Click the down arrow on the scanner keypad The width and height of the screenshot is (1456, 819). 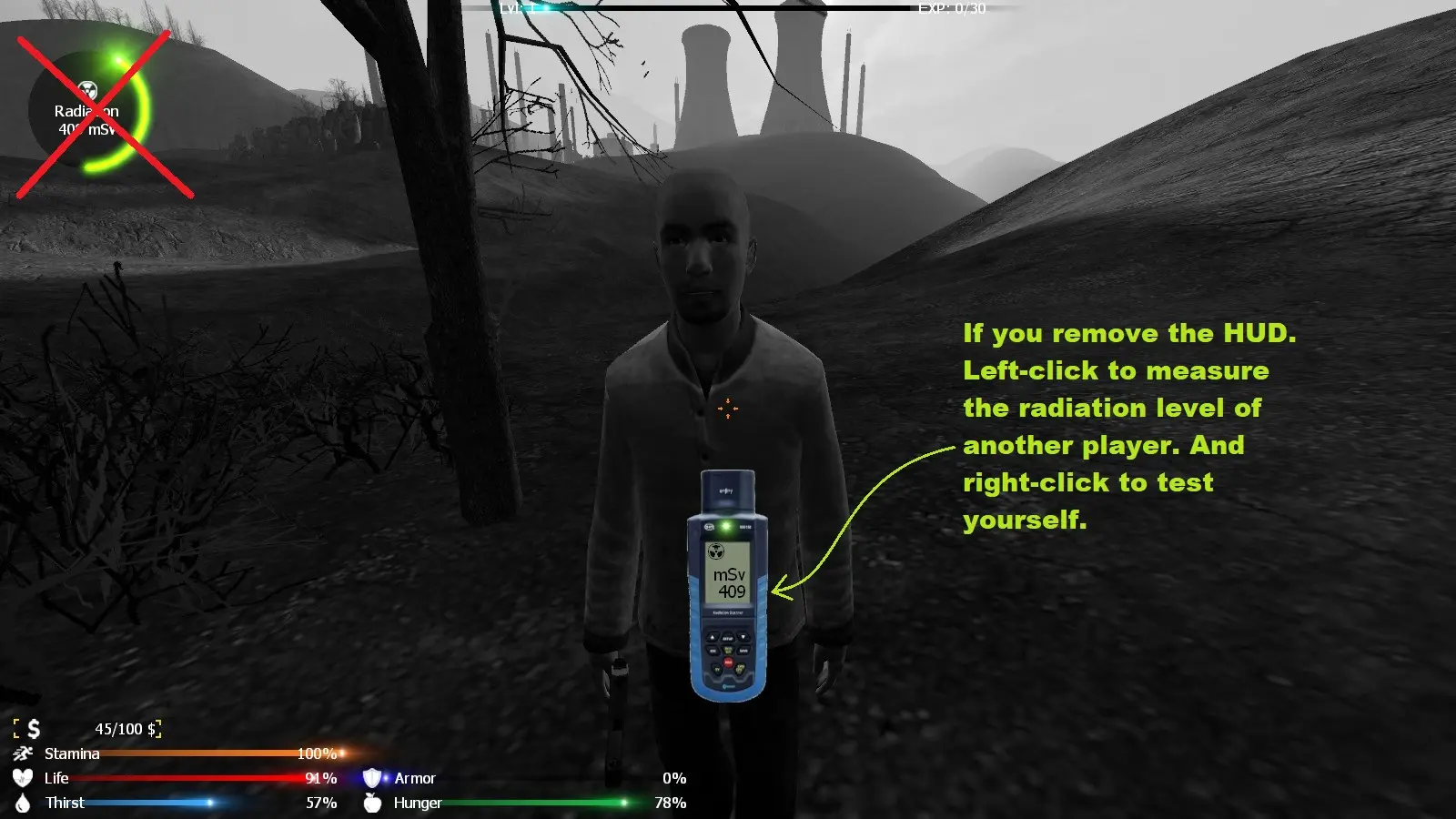coord(743,637)
